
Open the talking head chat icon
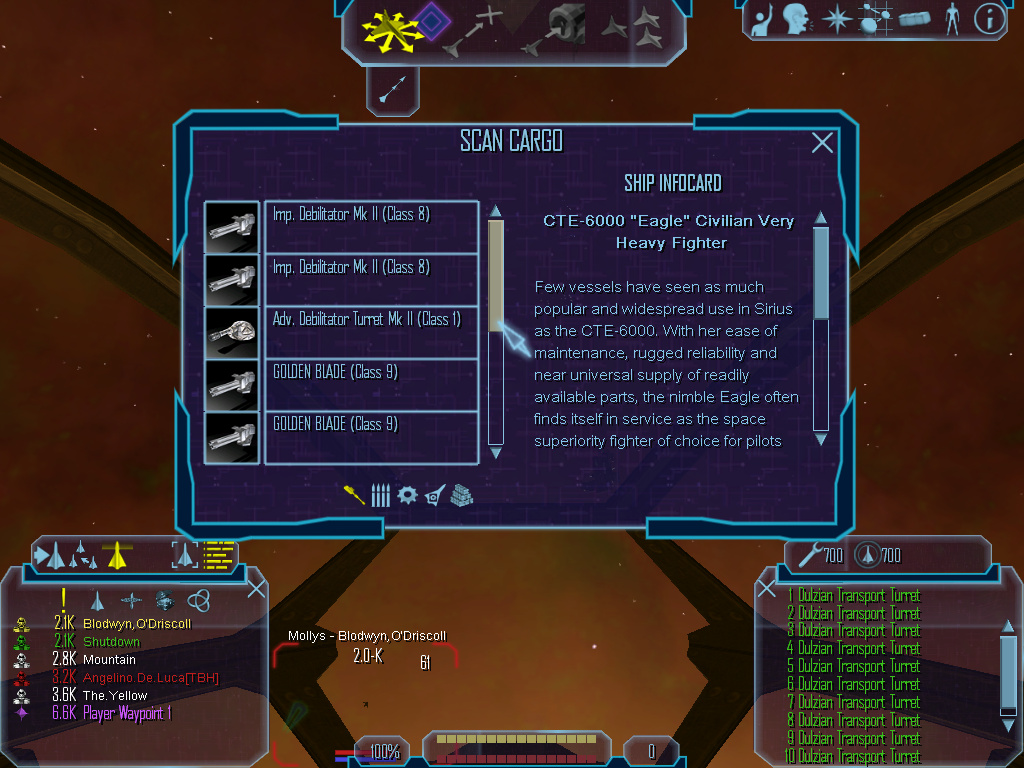pyautogui.click(x=796, y=19)
